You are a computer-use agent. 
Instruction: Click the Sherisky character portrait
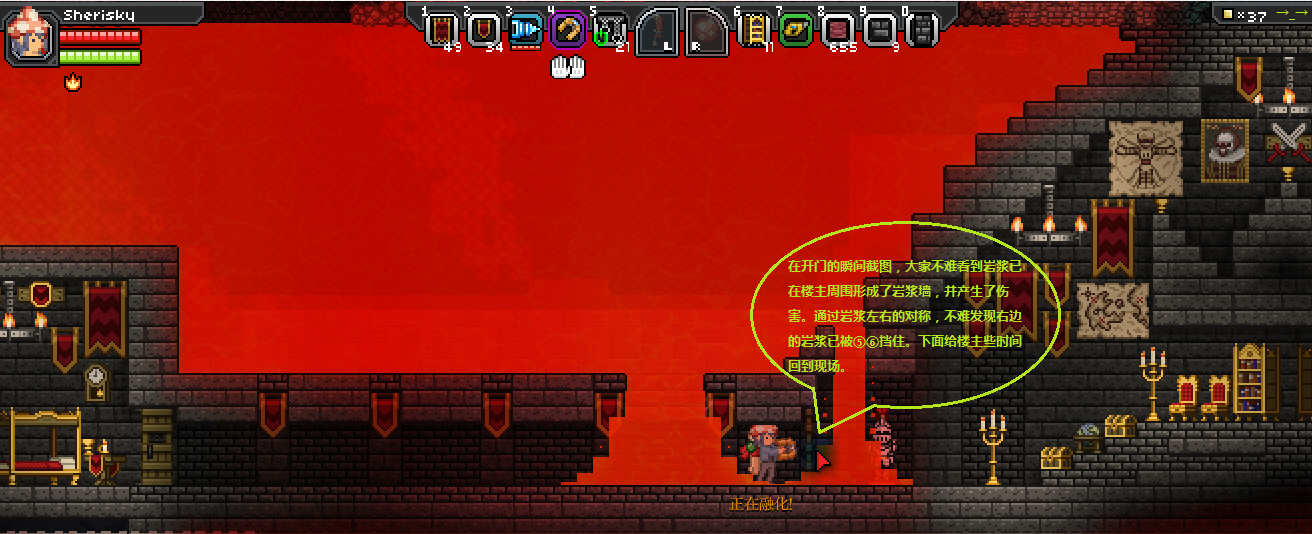(31, 37)
